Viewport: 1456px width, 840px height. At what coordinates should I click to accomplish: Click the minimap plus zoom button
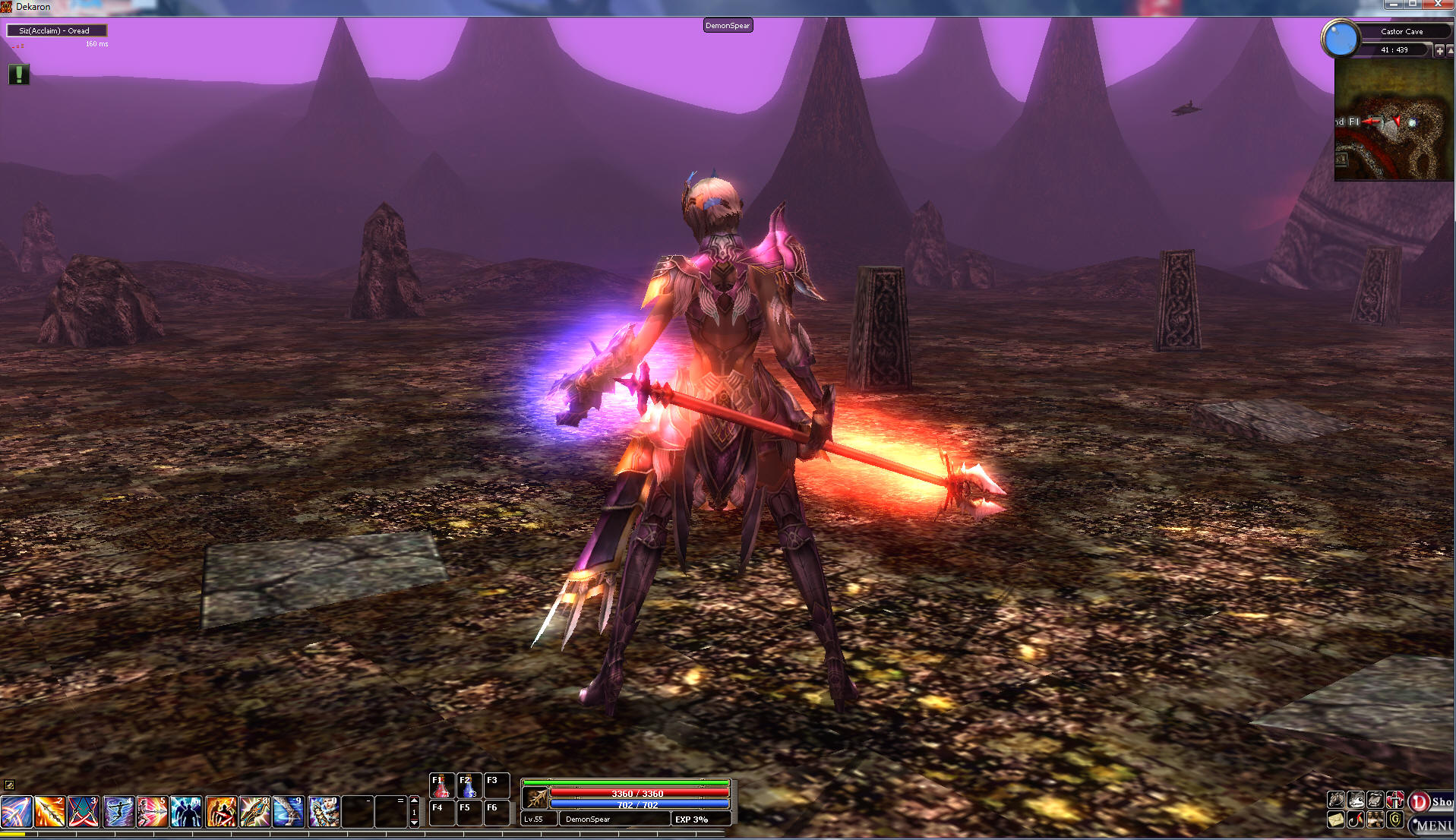coord(1439,50)
